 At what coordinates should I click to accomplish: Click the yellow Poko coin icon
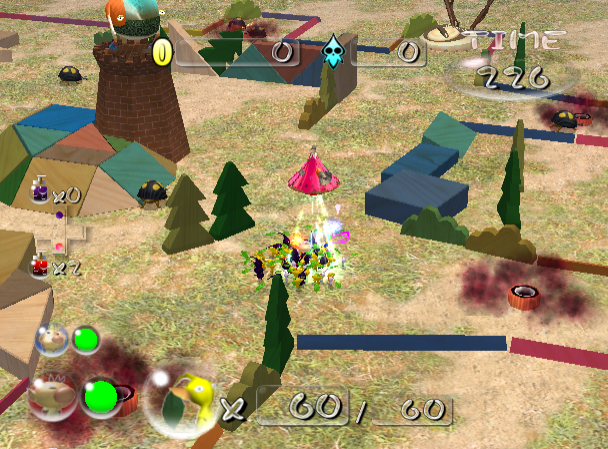tap(162, 52)
